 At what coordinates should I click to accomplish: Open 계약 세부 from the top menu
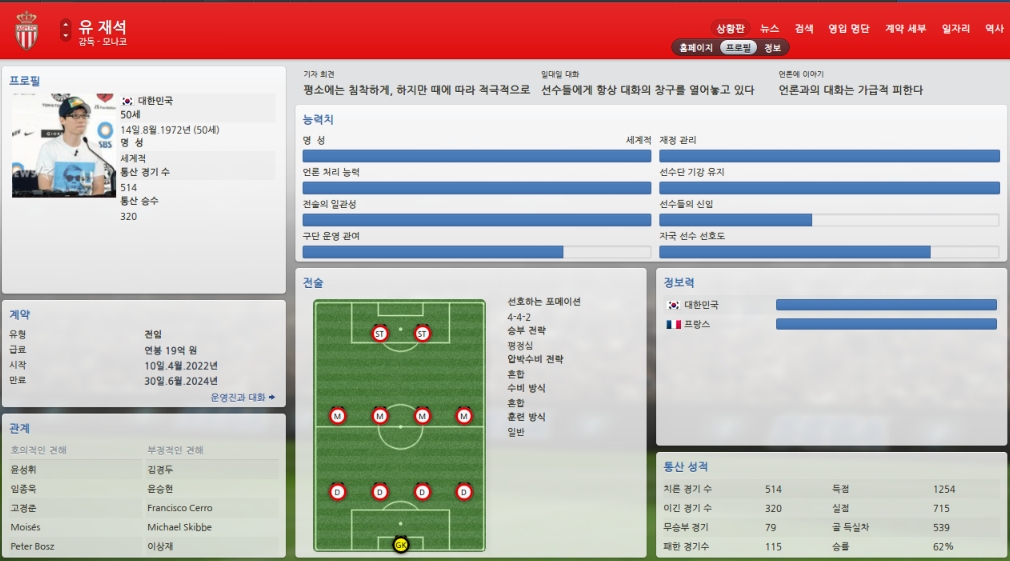pos(905,29)
